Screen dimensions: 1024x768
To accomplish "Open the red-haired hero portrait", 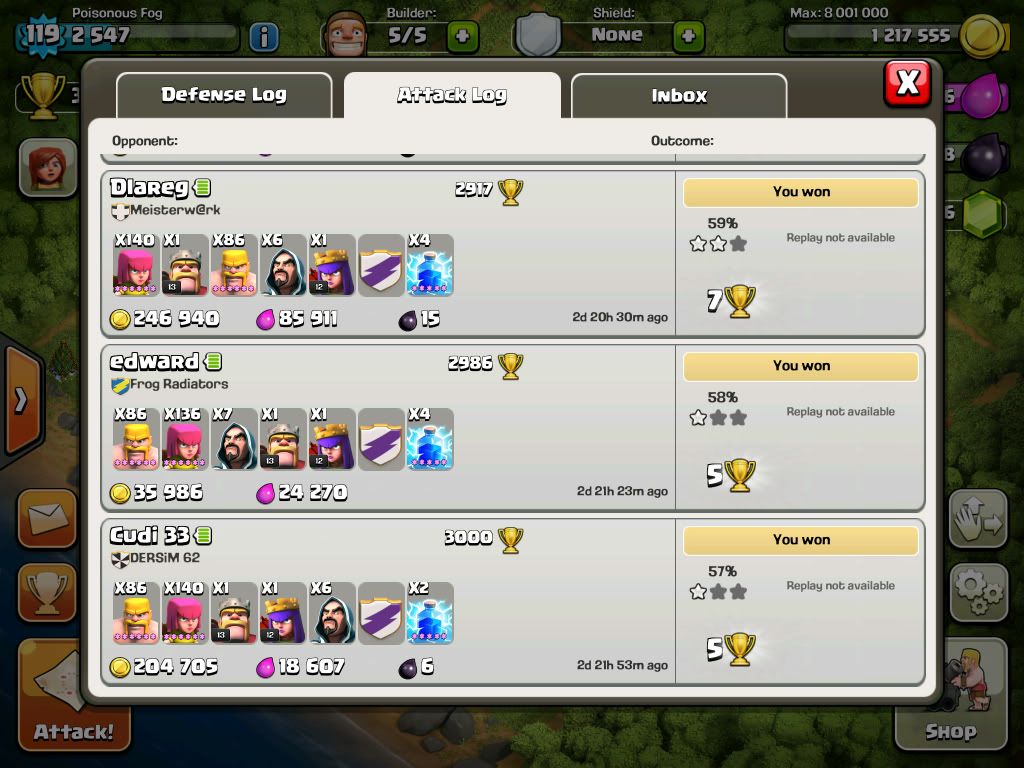I will coord(47,166).
